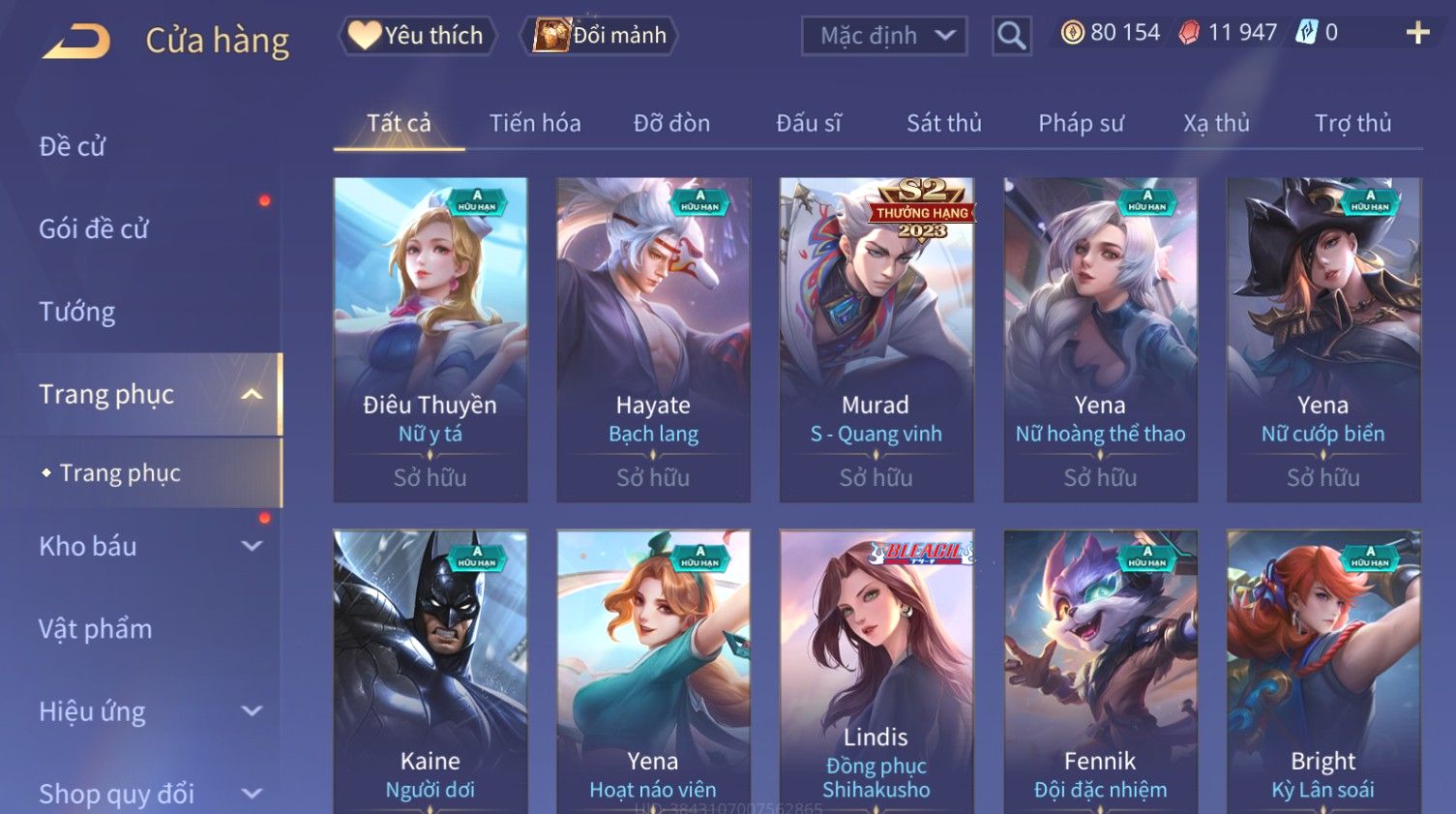Filter skins by Pháp sư tab

coord(1081,124)
